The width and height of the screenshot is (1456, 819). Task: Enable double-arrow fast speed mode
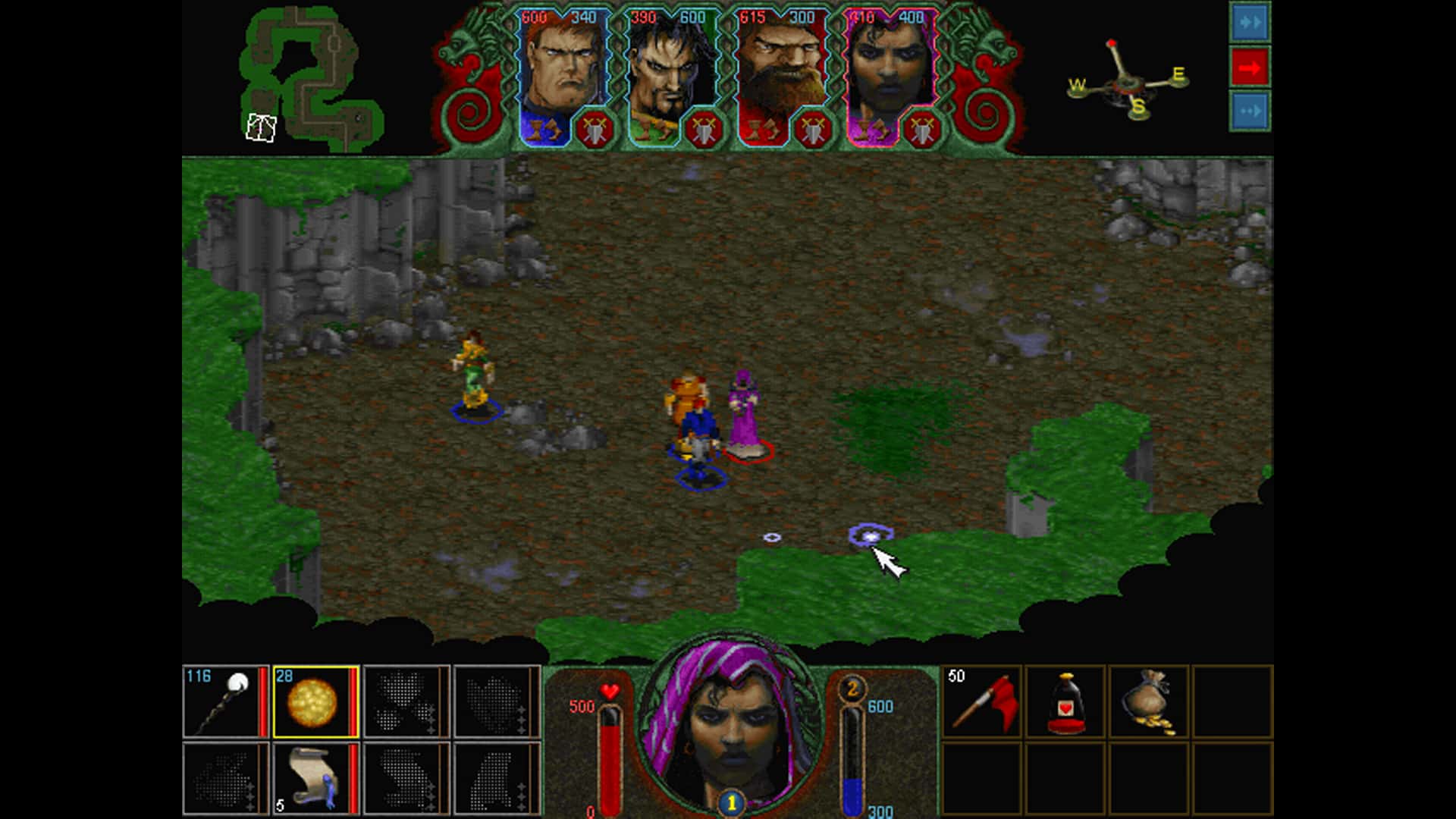tap(1249, 22)
